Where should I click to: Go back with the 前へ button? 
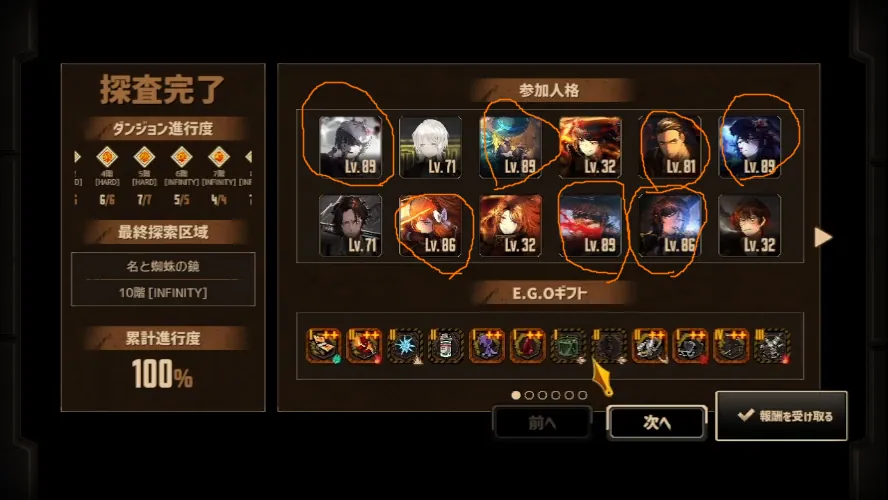(541, 422)
